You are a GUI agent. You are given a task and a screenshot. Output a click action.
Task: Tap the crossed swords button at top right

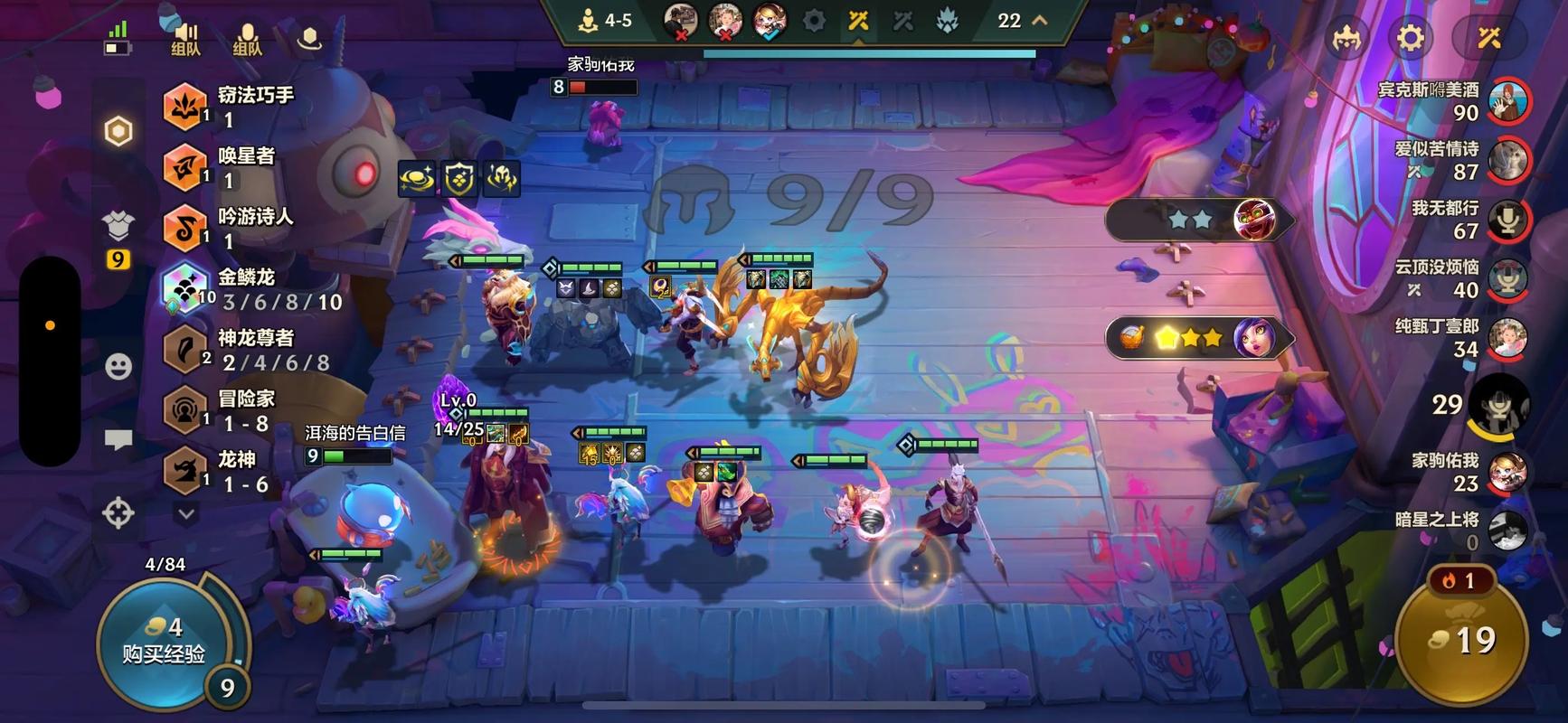1488,38
